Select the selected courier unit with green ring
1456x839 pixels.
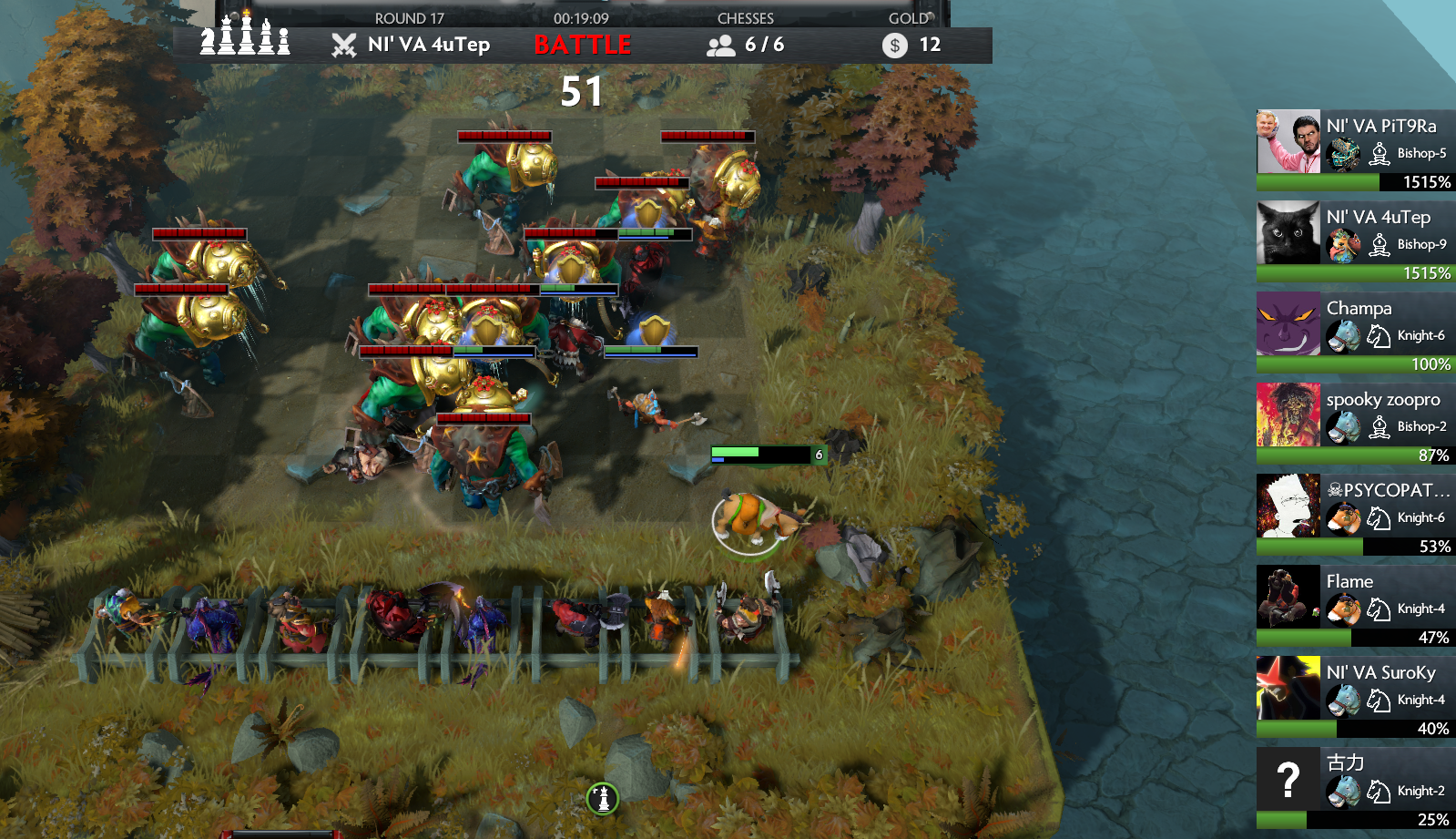[x=751, y=519]
